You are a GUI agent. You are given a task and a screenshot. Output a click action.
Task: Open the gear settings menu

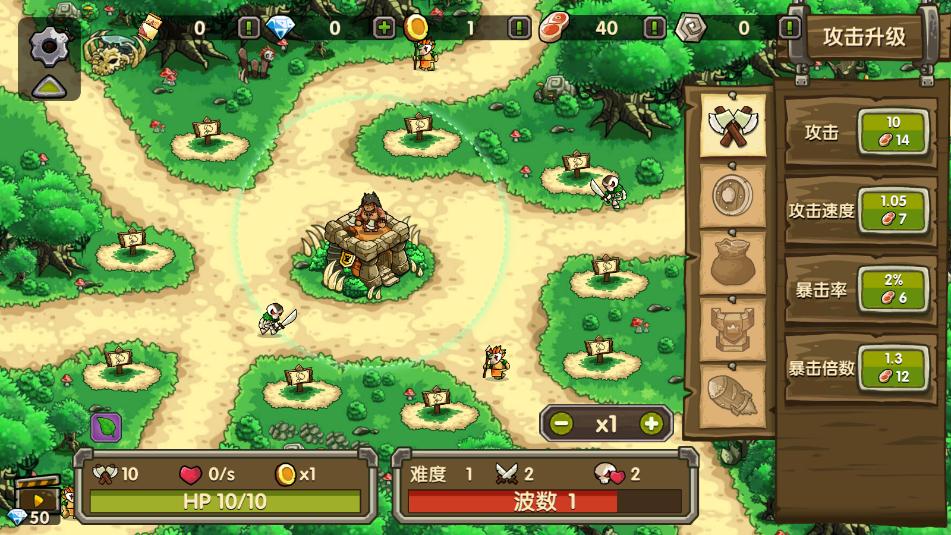47,45
